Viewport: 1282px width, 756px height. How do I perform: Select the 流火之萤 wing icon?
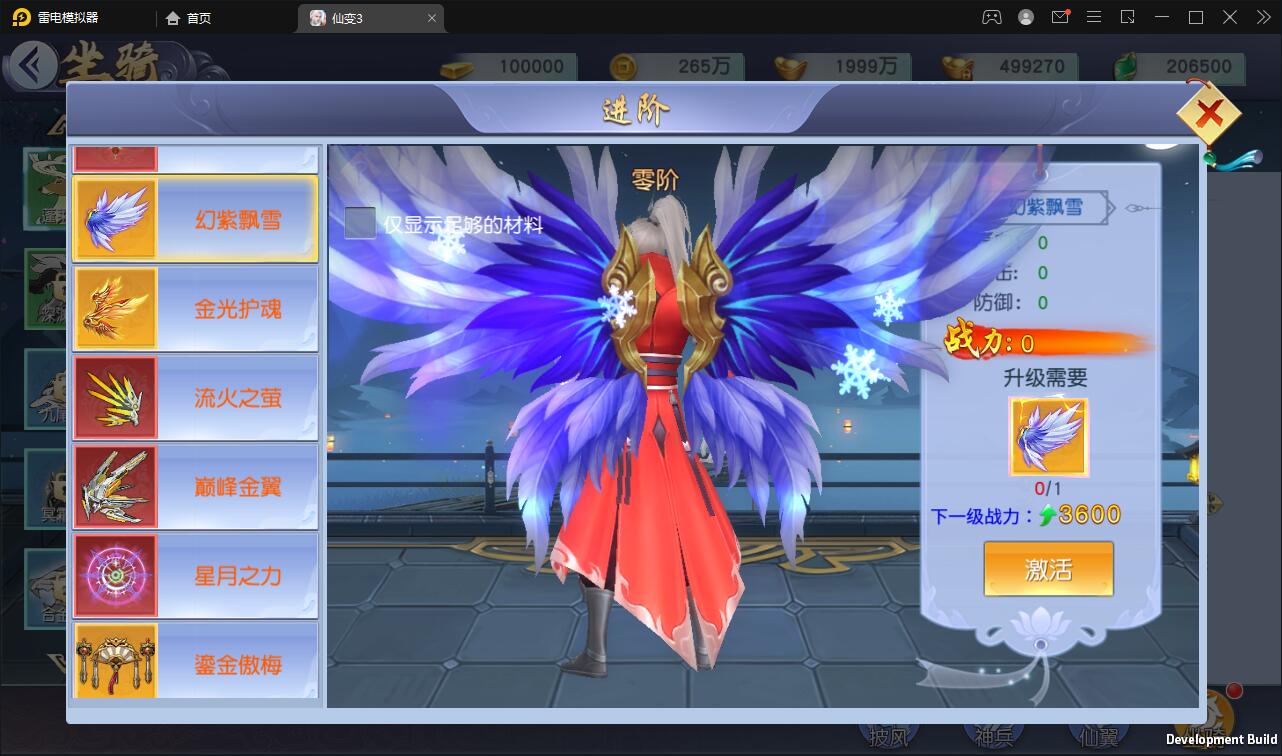click(116, 396)
